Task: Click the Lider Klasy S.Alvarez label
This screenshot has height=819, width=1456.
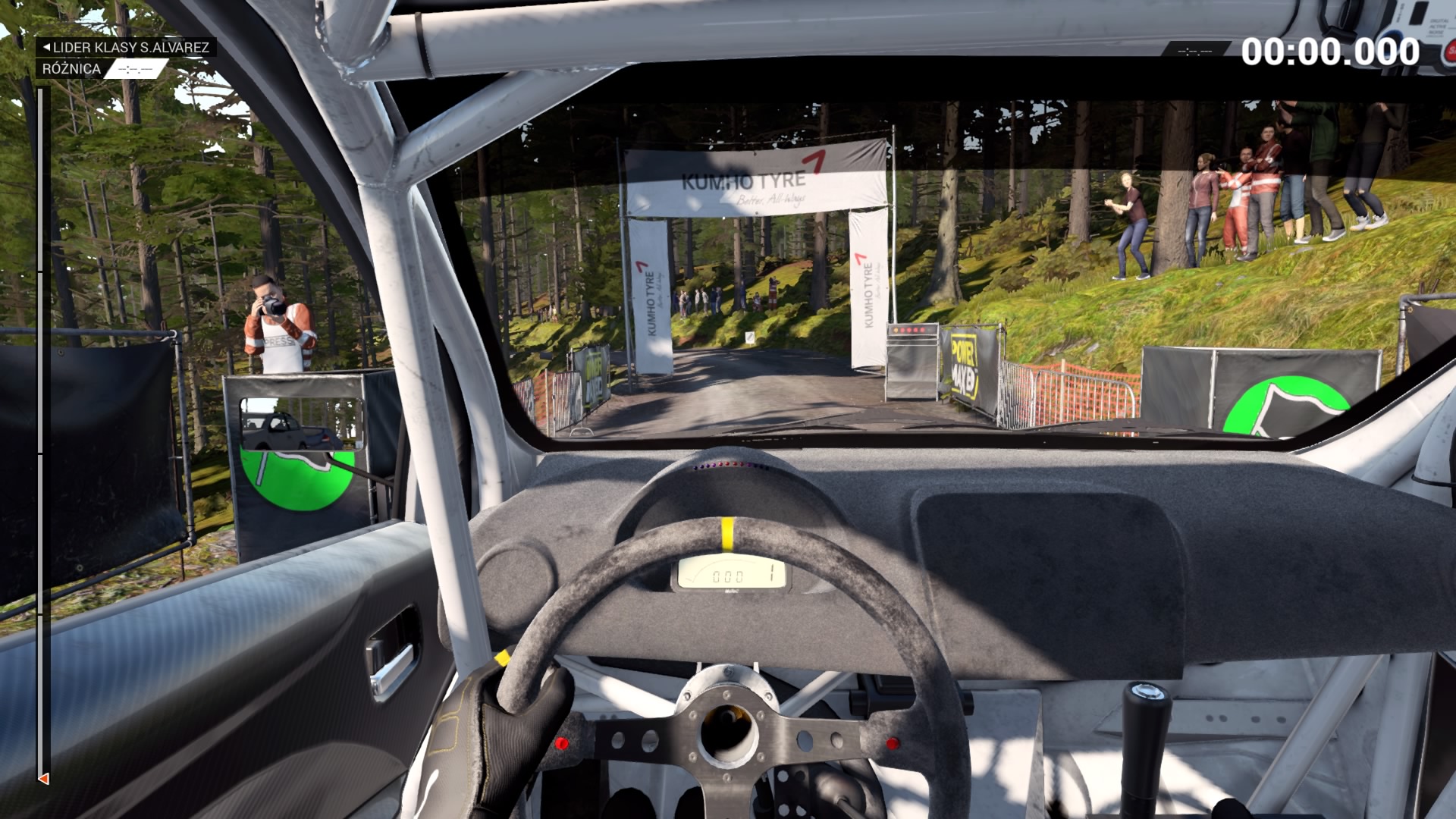Action: pos(127,47)
